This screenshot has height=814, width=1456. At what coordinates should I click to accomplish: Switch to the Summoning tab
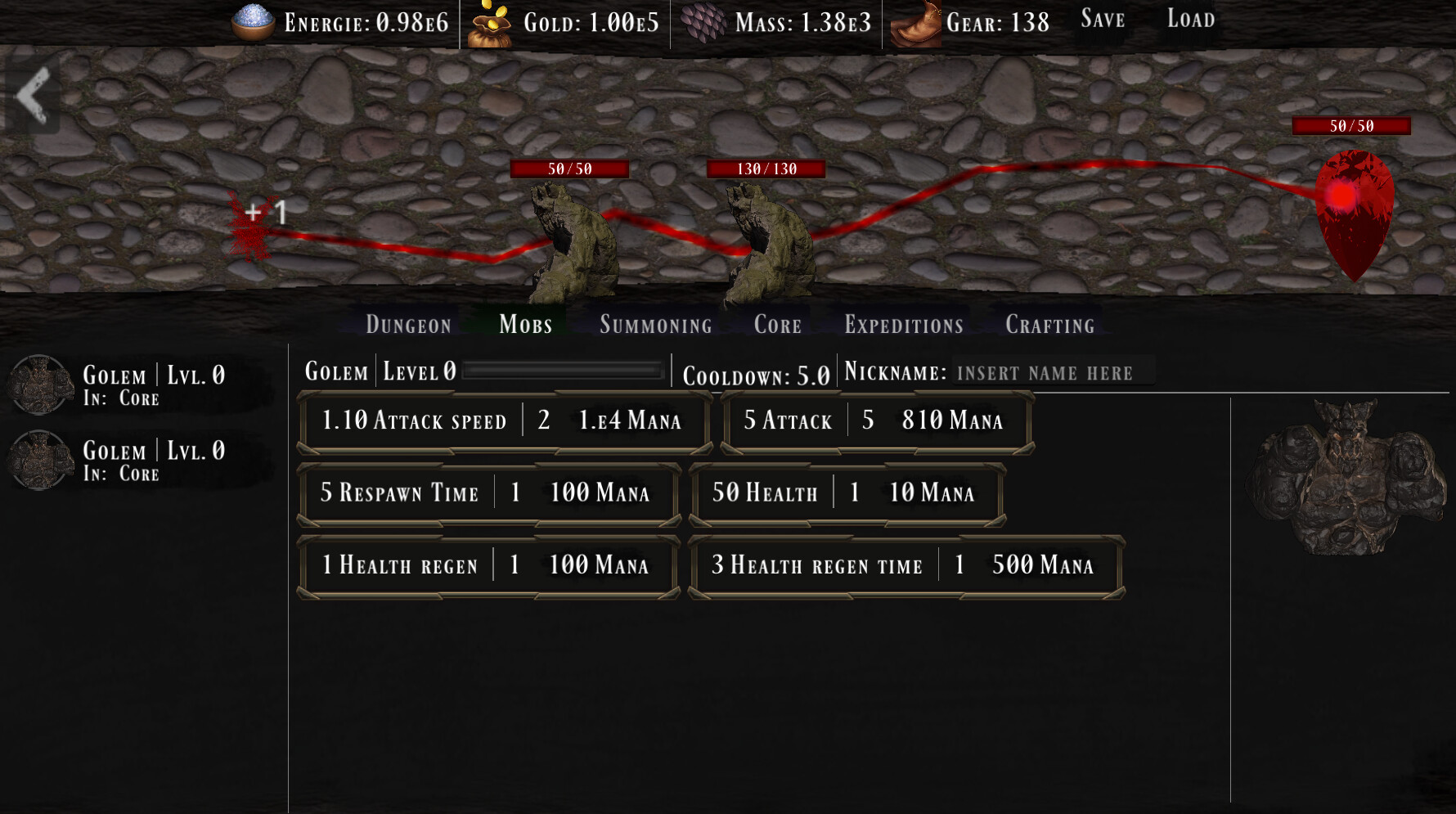[x=655, y=325]
